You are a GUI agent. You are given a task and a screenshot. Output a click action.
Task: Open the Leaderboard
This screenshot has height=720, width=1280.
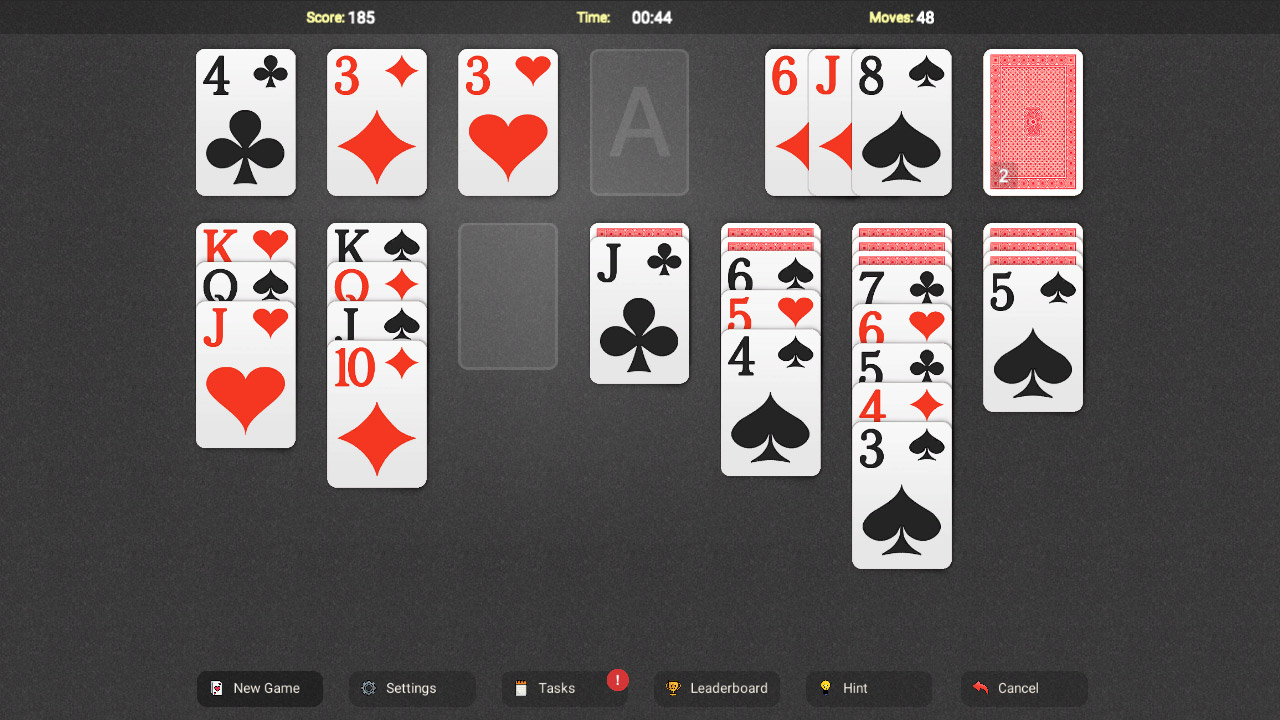point(717,688)
